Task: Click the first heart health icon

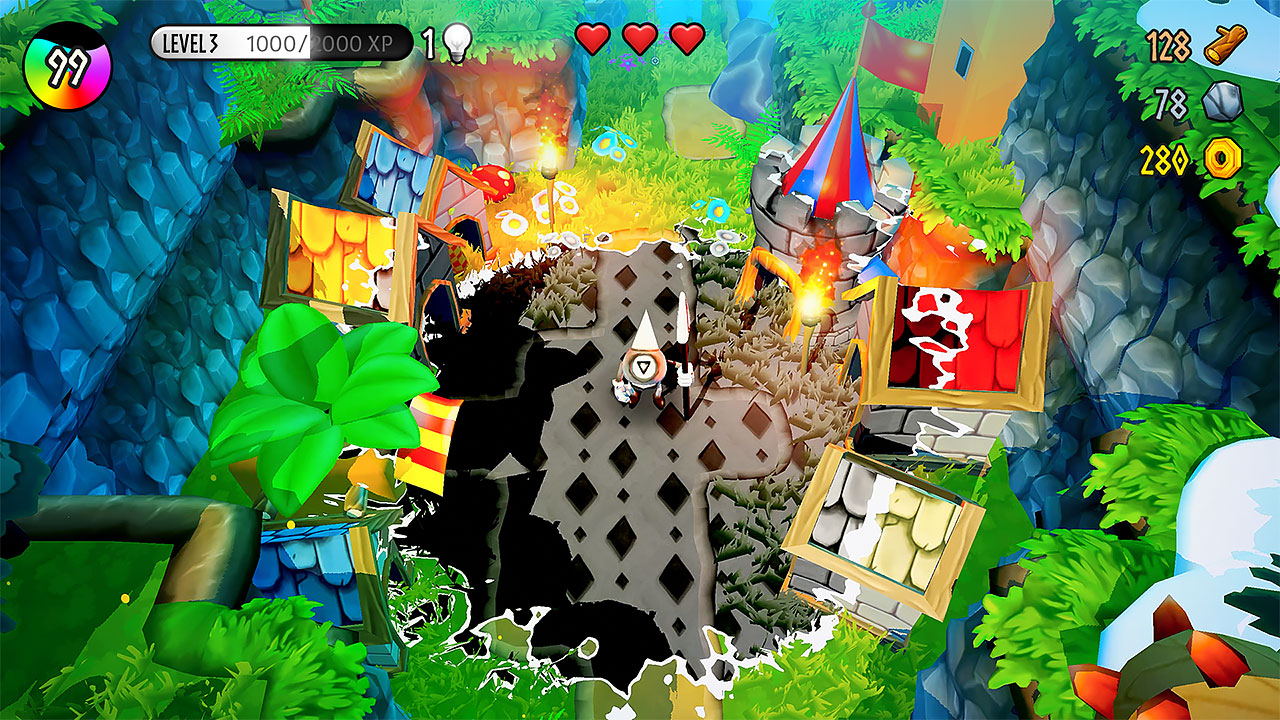Action: [593, 39]
